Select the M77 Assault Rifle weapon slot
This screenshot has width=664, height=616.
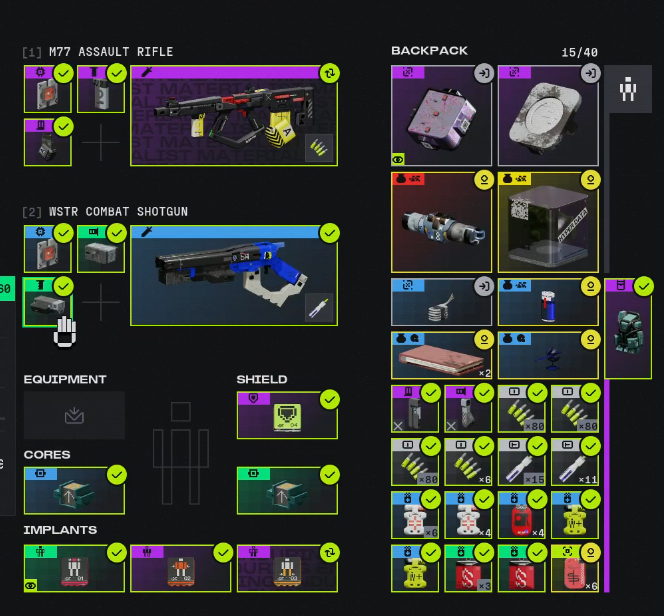233,116
